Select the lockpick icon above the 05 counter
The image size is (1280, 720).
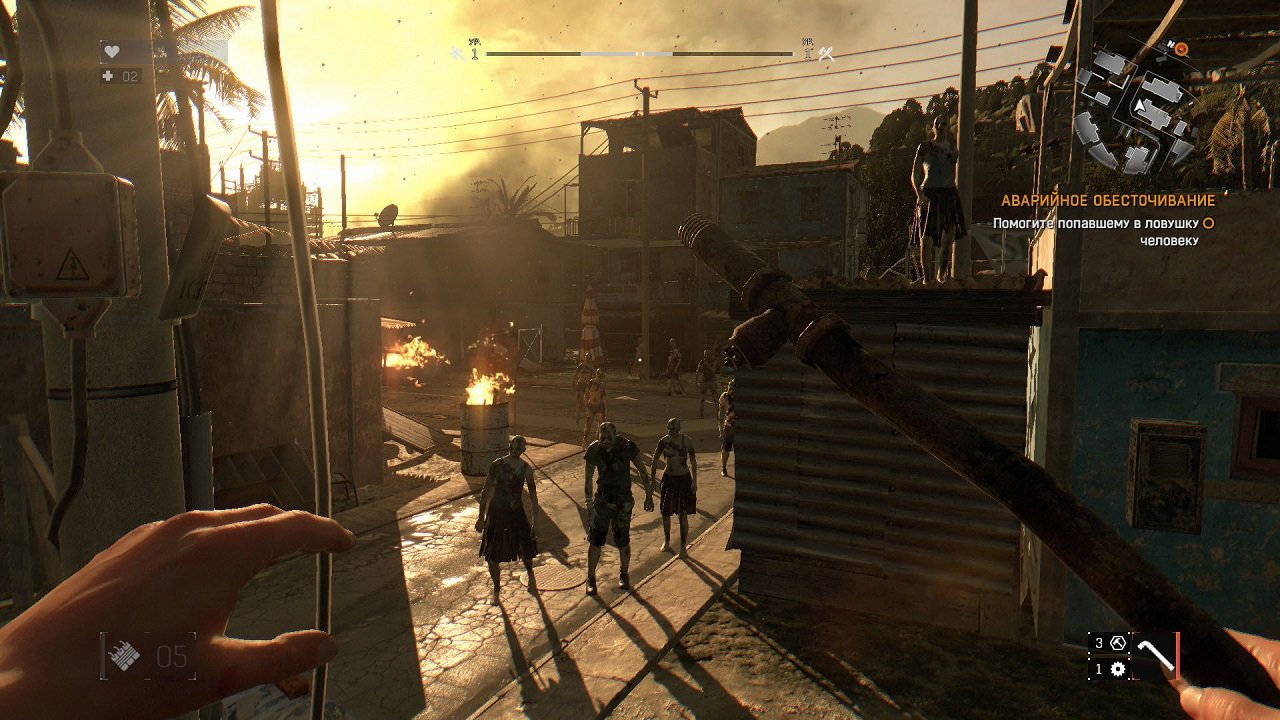[124, 654]
